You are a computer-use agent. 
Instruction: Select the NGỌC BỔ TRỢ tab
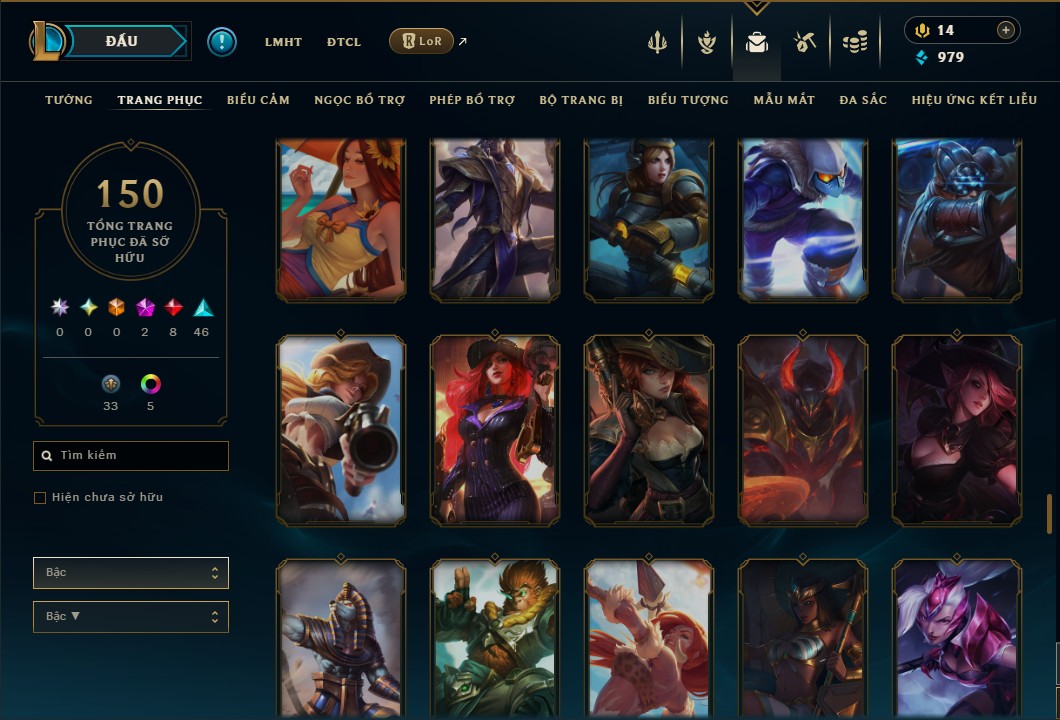click(x=359, y=100)
